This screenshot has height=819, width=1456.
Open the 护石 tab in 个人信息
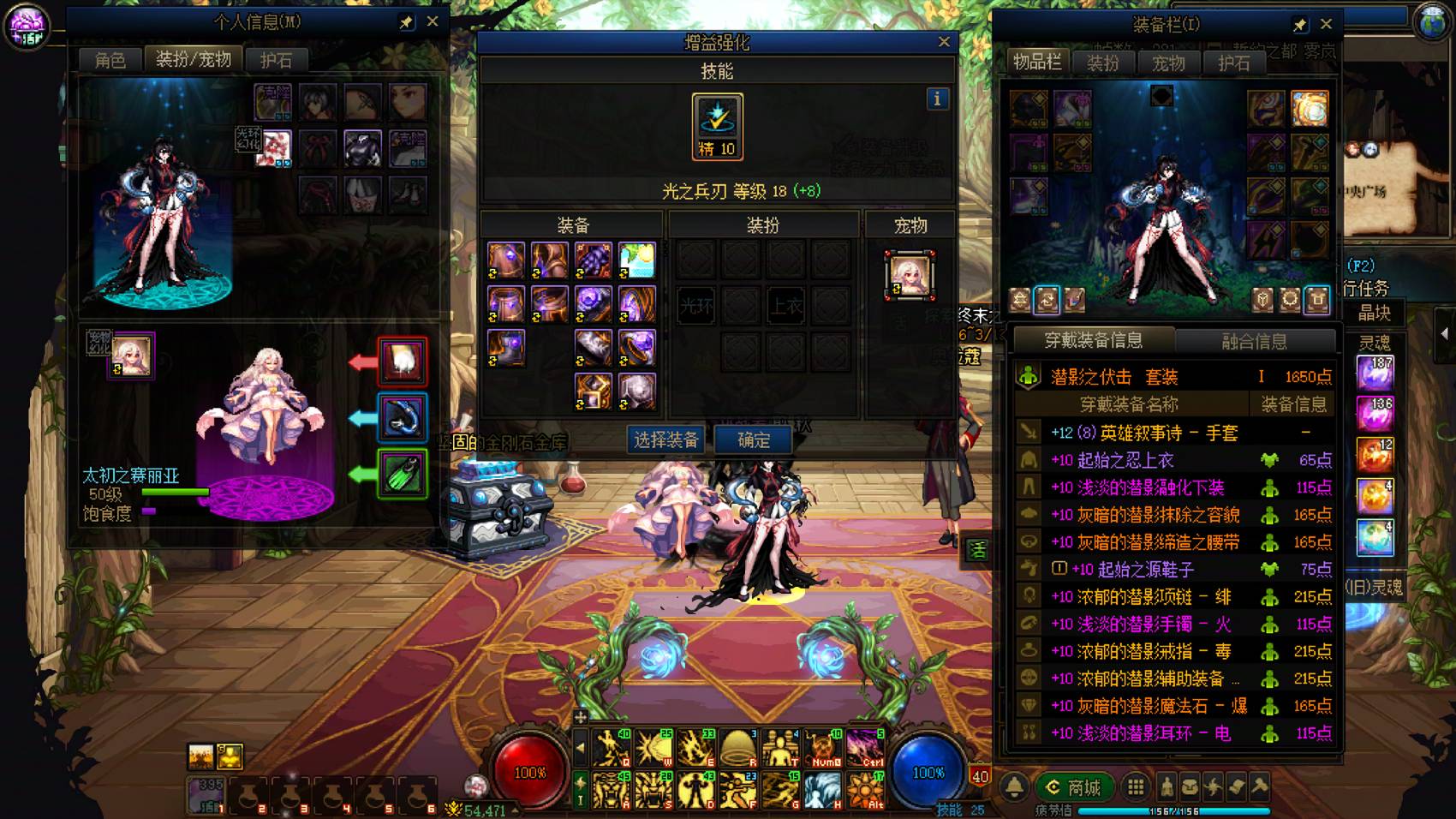click(x=276, y=60)
